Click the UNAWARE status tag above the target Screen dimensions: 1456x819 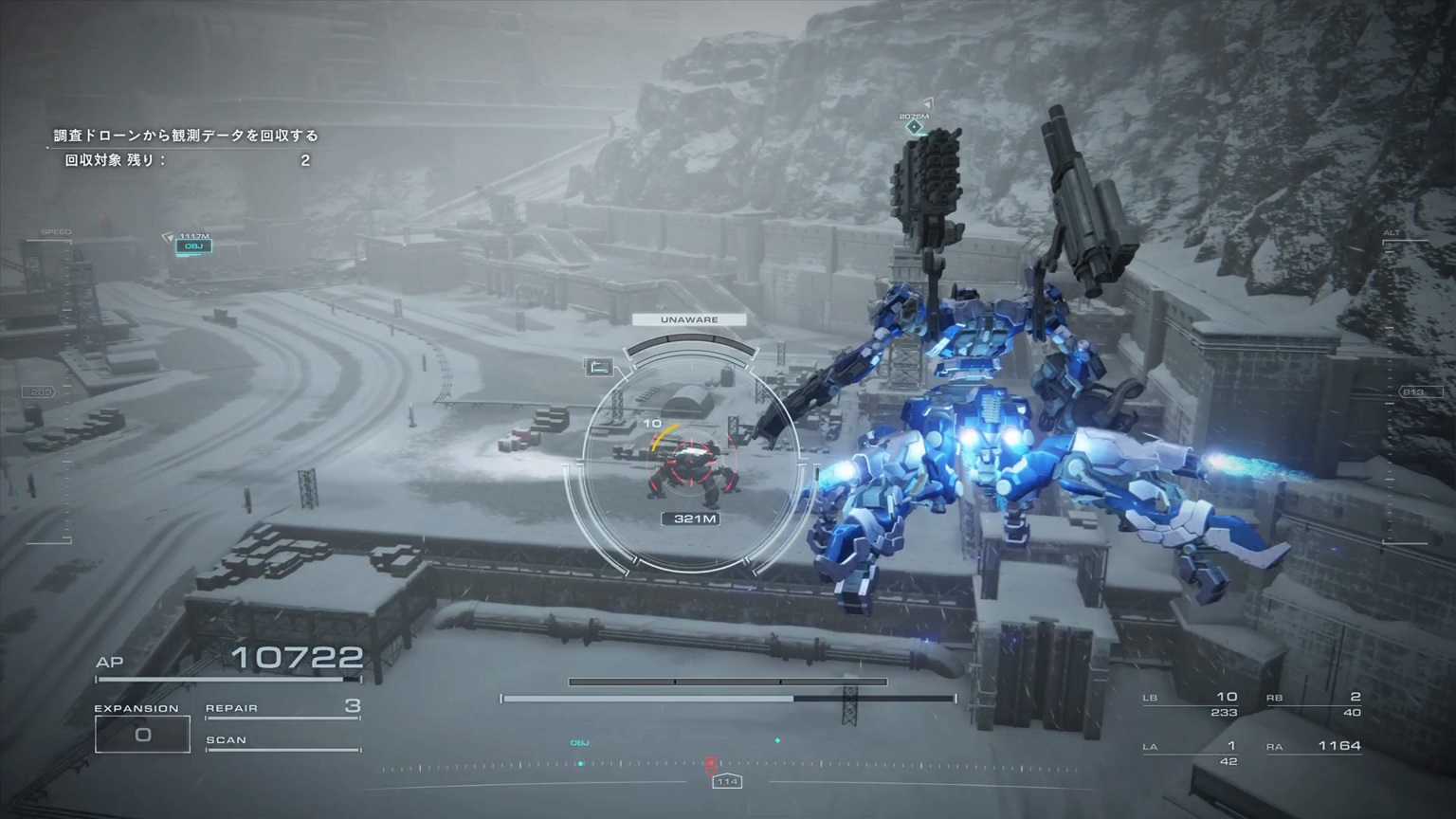point(689,319)
